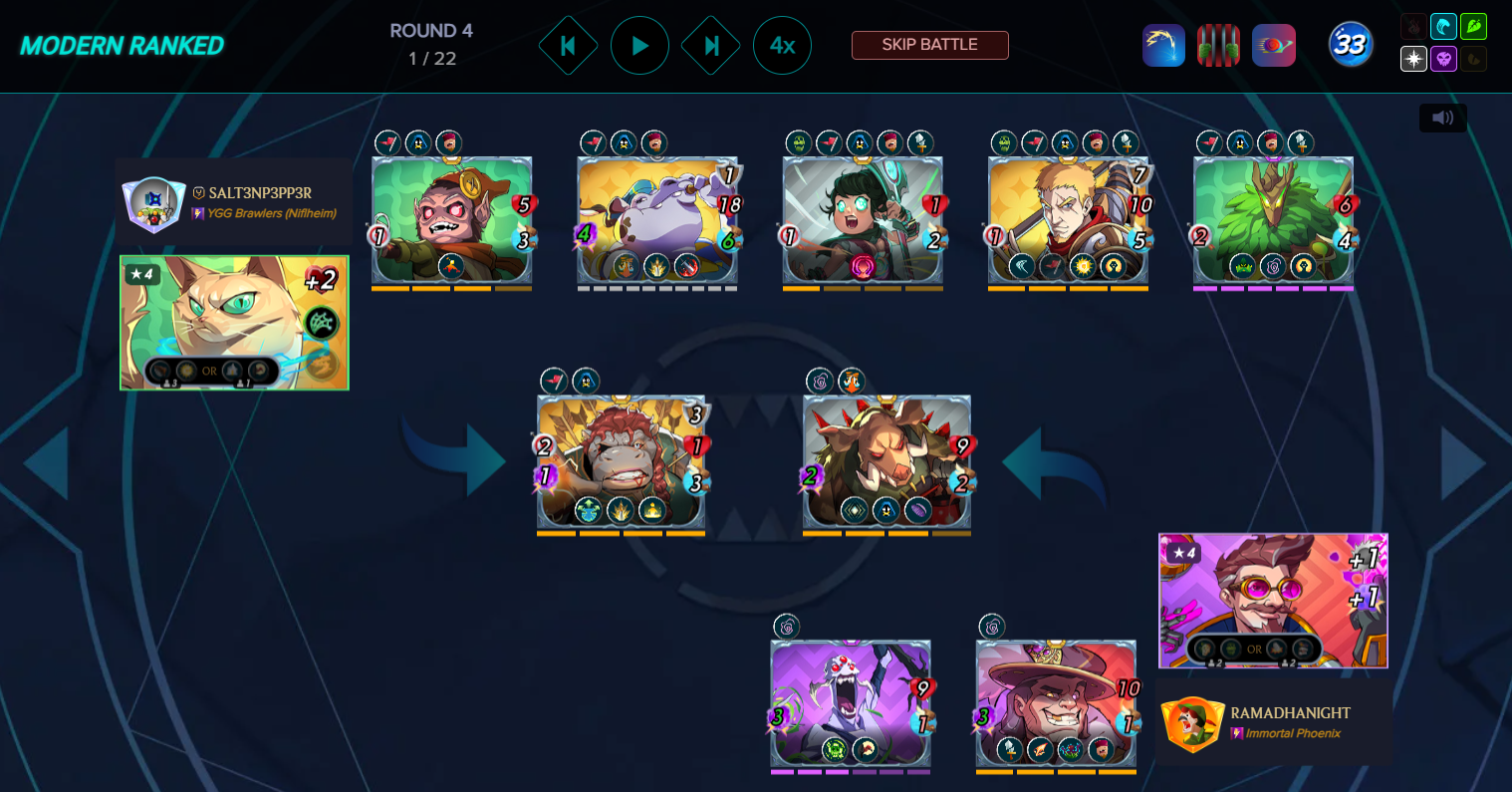Select the red-eyed monkey card
Viewport: 1512px width, 792px height.
(451, 221)
